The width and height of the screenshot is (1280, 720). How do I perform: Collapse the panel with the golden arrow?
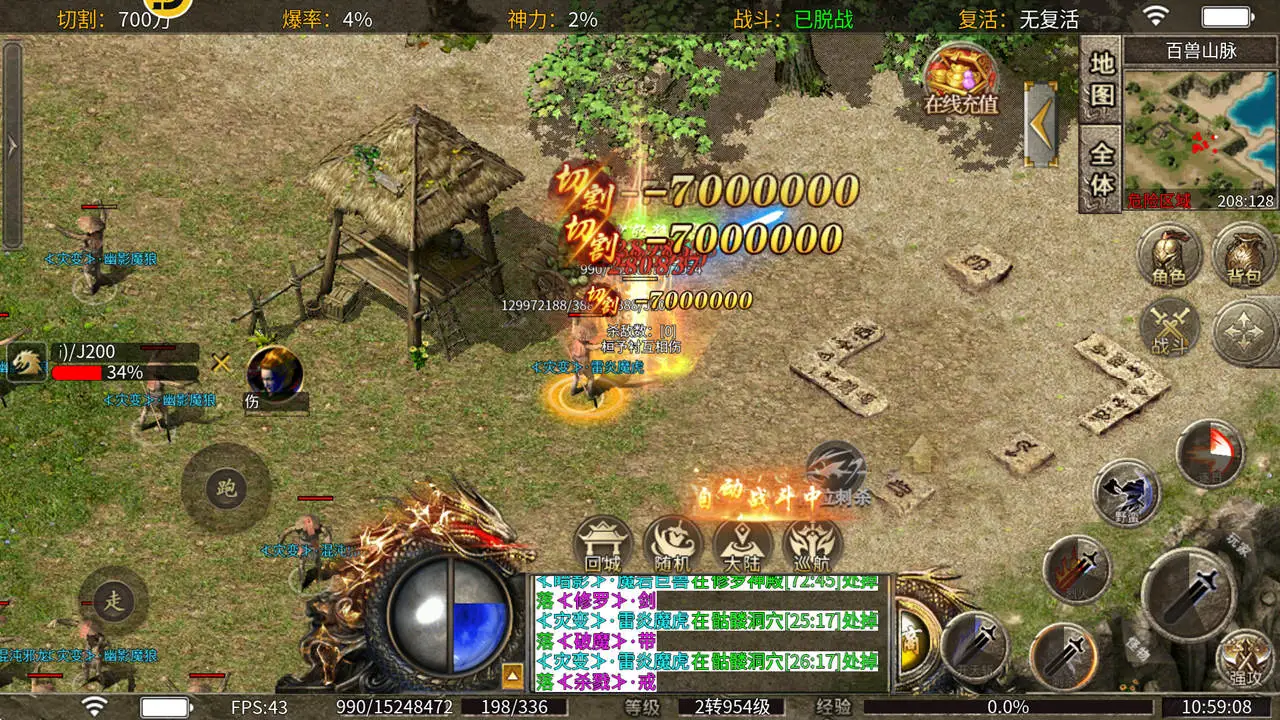coord(1041,122)
